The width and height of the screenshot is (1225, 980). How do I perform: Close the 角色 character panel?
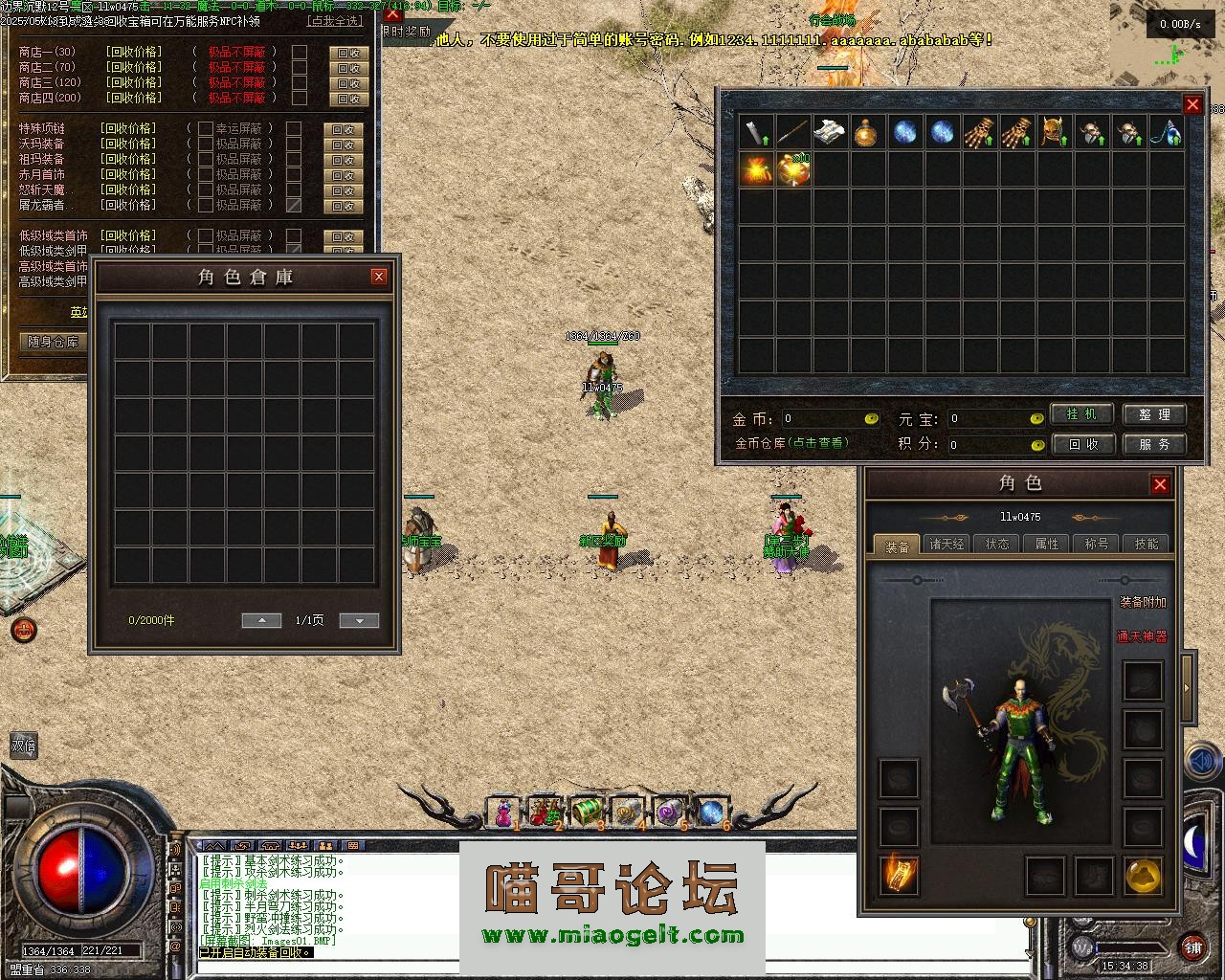[1160, 484]
